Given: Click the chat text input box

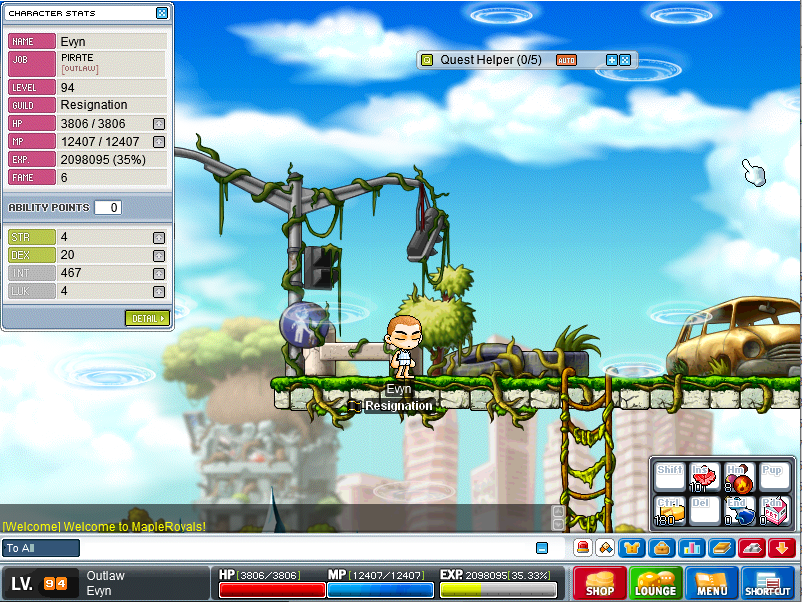Looking at the screenshot, I should click(x=300, y=548).
